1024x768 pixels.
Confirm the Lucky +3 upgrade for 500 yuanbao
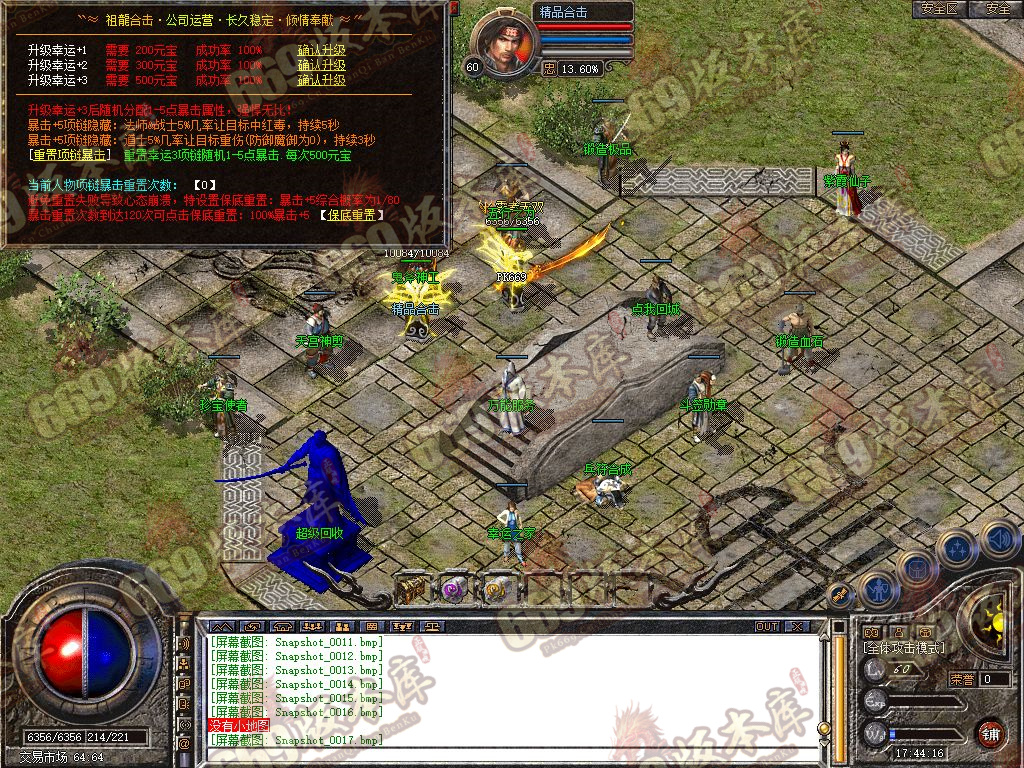coord(321,80)
